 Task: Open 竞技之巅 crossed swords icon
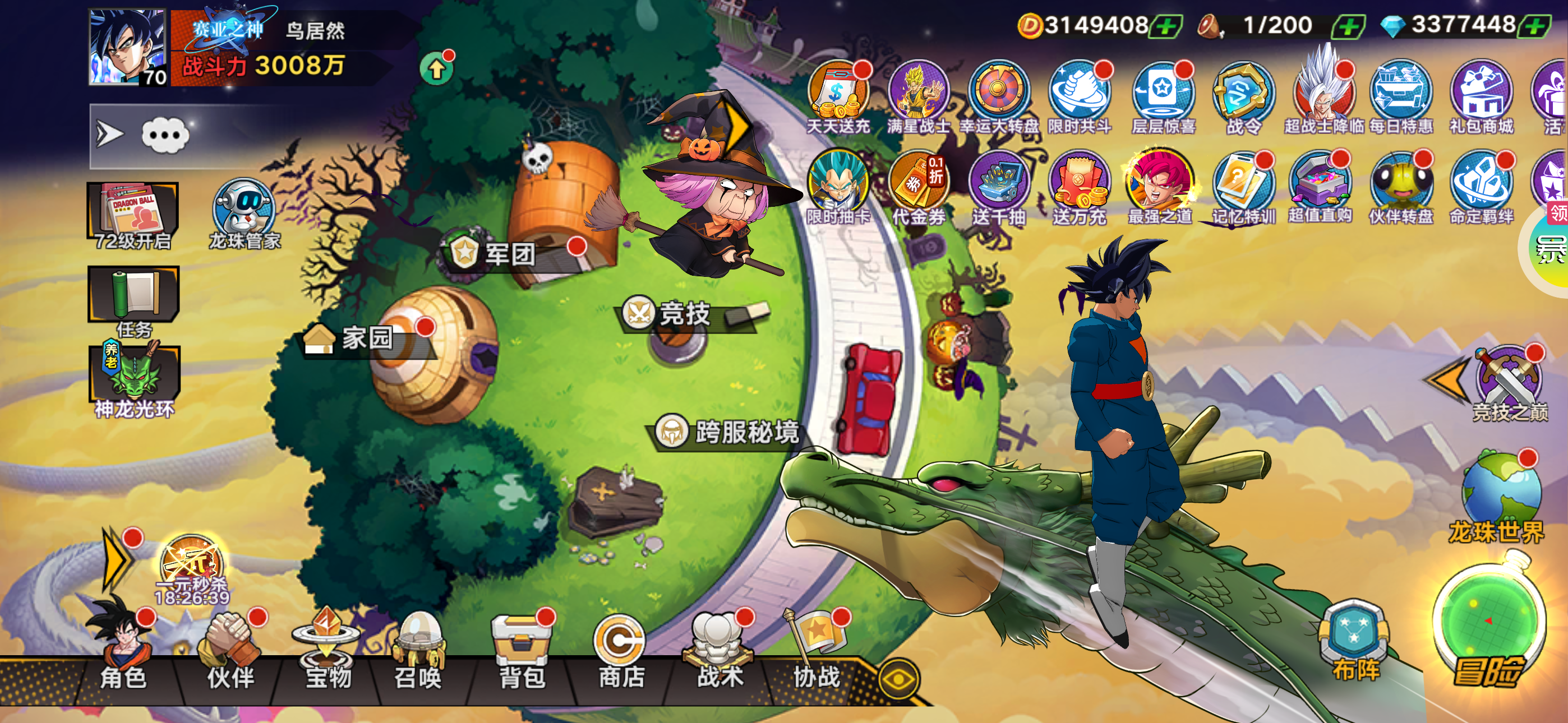1509,383
